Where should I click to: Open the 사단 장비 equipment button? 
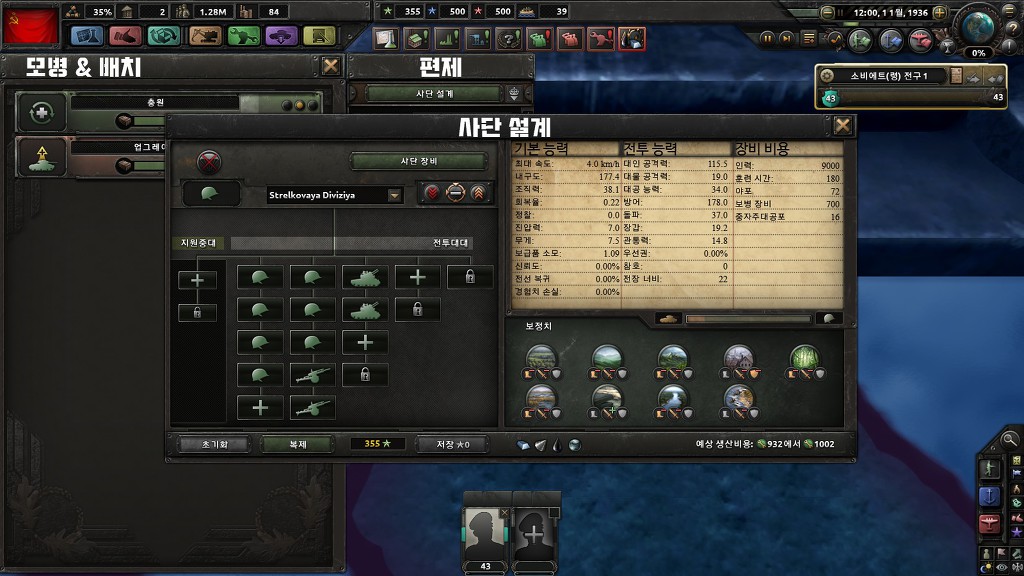pyautogui.click(x=420, y=161)
